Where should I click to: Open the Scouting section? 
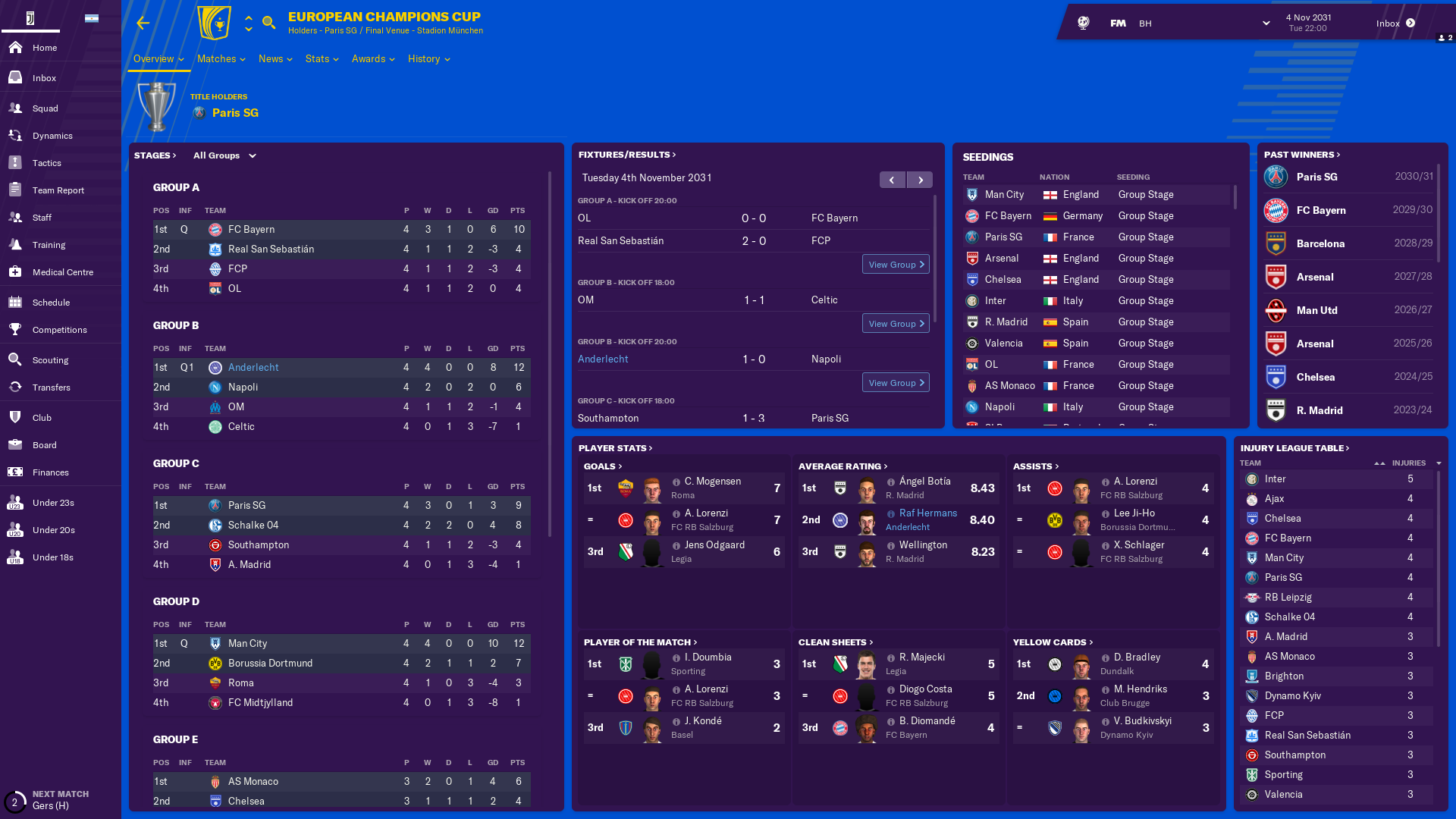[x=50, y=360]
